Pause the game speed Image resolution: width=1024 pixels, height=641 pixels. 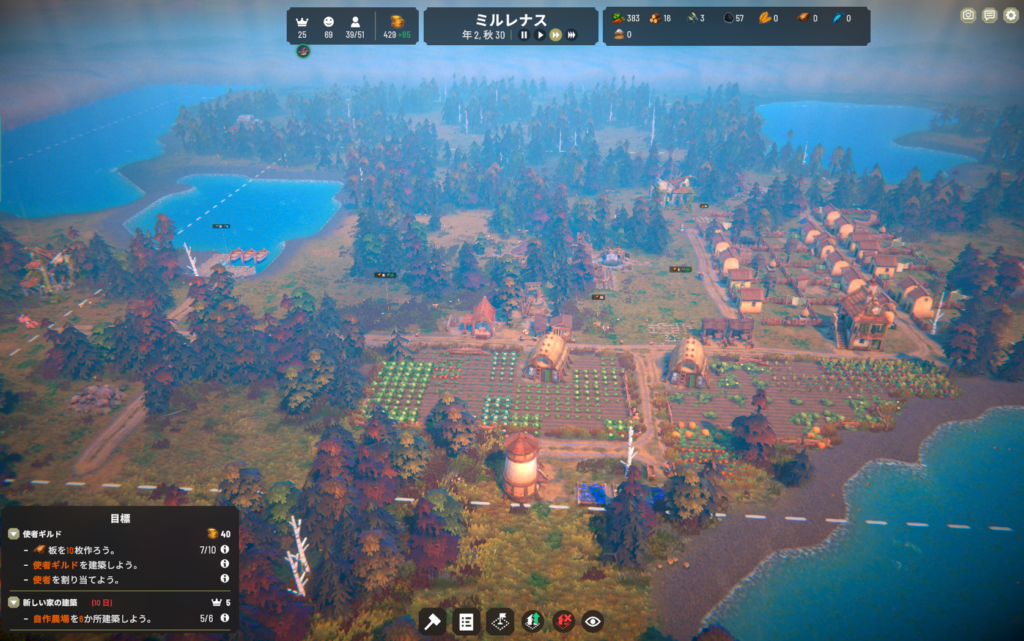point(523,35)
